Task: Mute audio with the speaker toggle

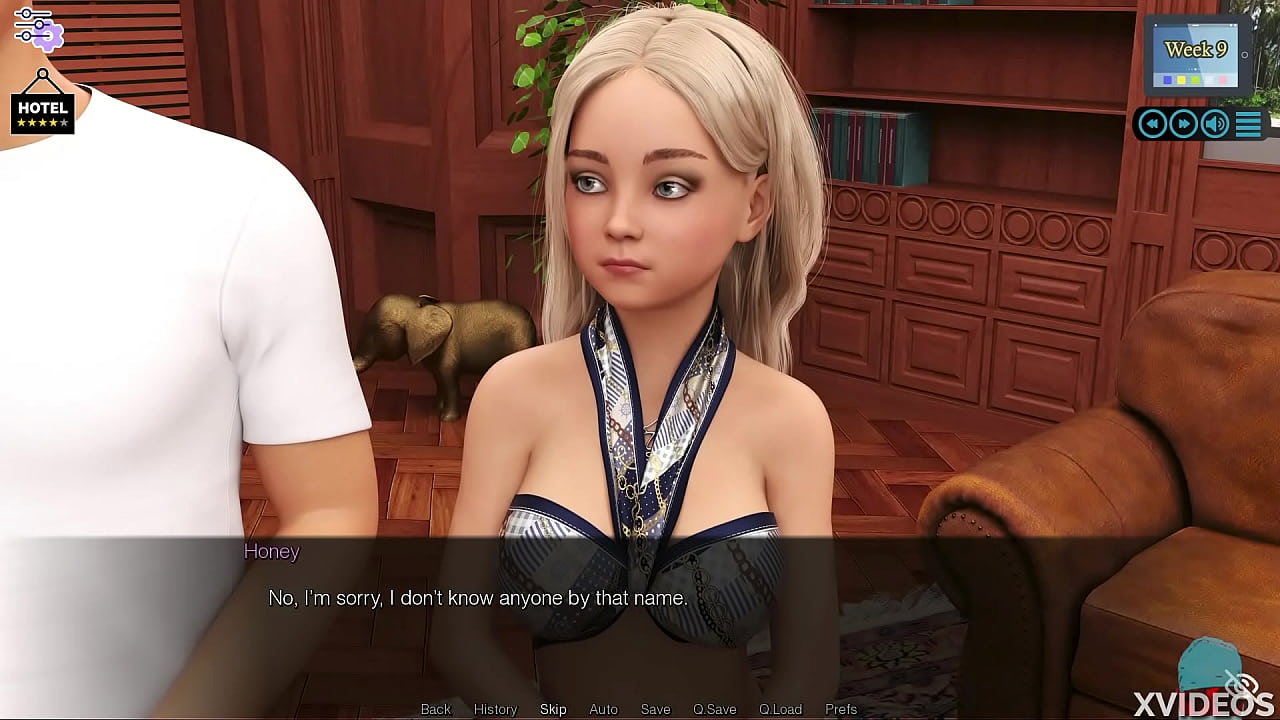Action: point(1213,123)
